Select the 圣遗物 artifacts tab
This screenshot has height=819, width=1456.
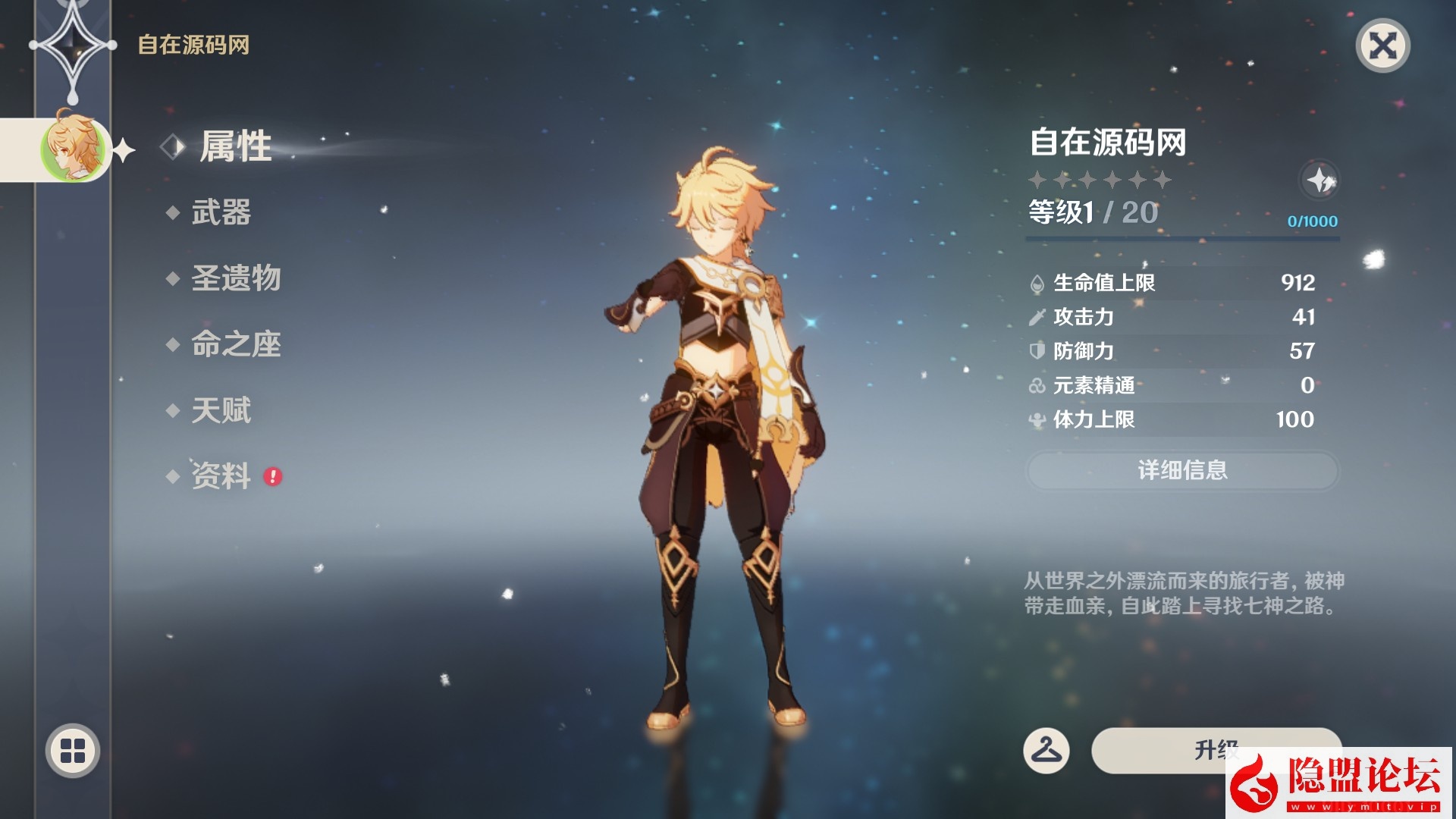[236, 278]
